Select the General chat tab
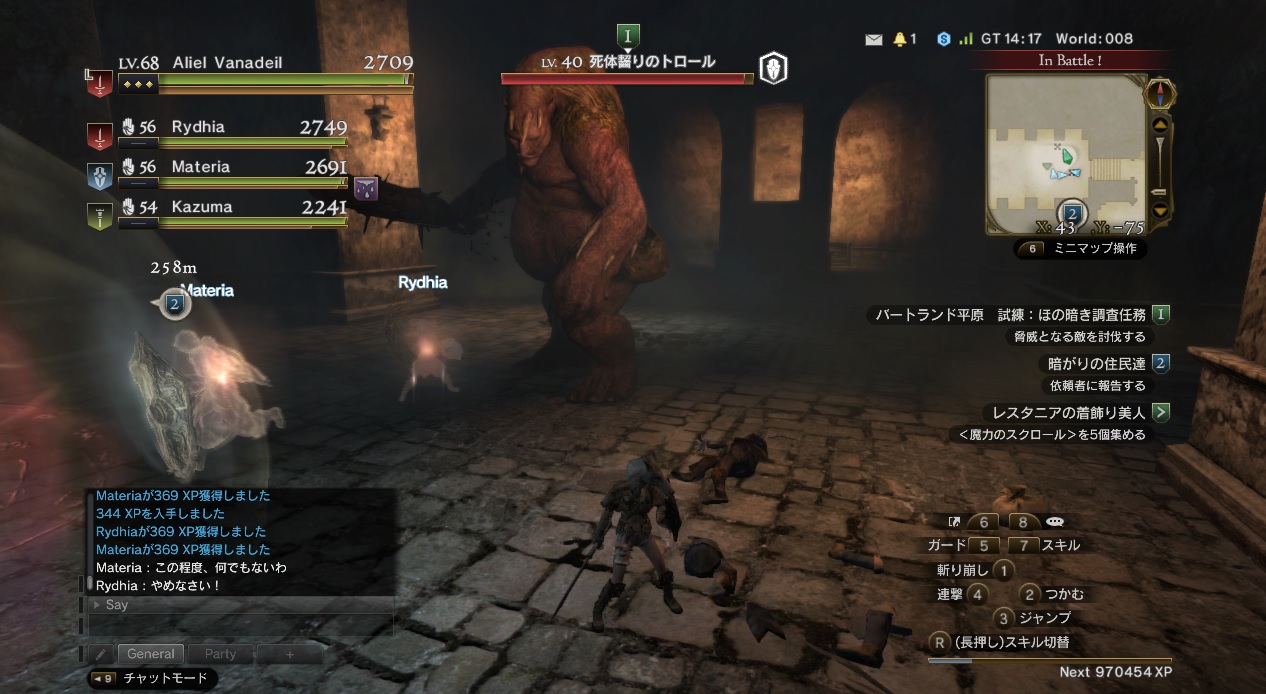The height and width of the screenshot is (694, 1266). [151, 654]
